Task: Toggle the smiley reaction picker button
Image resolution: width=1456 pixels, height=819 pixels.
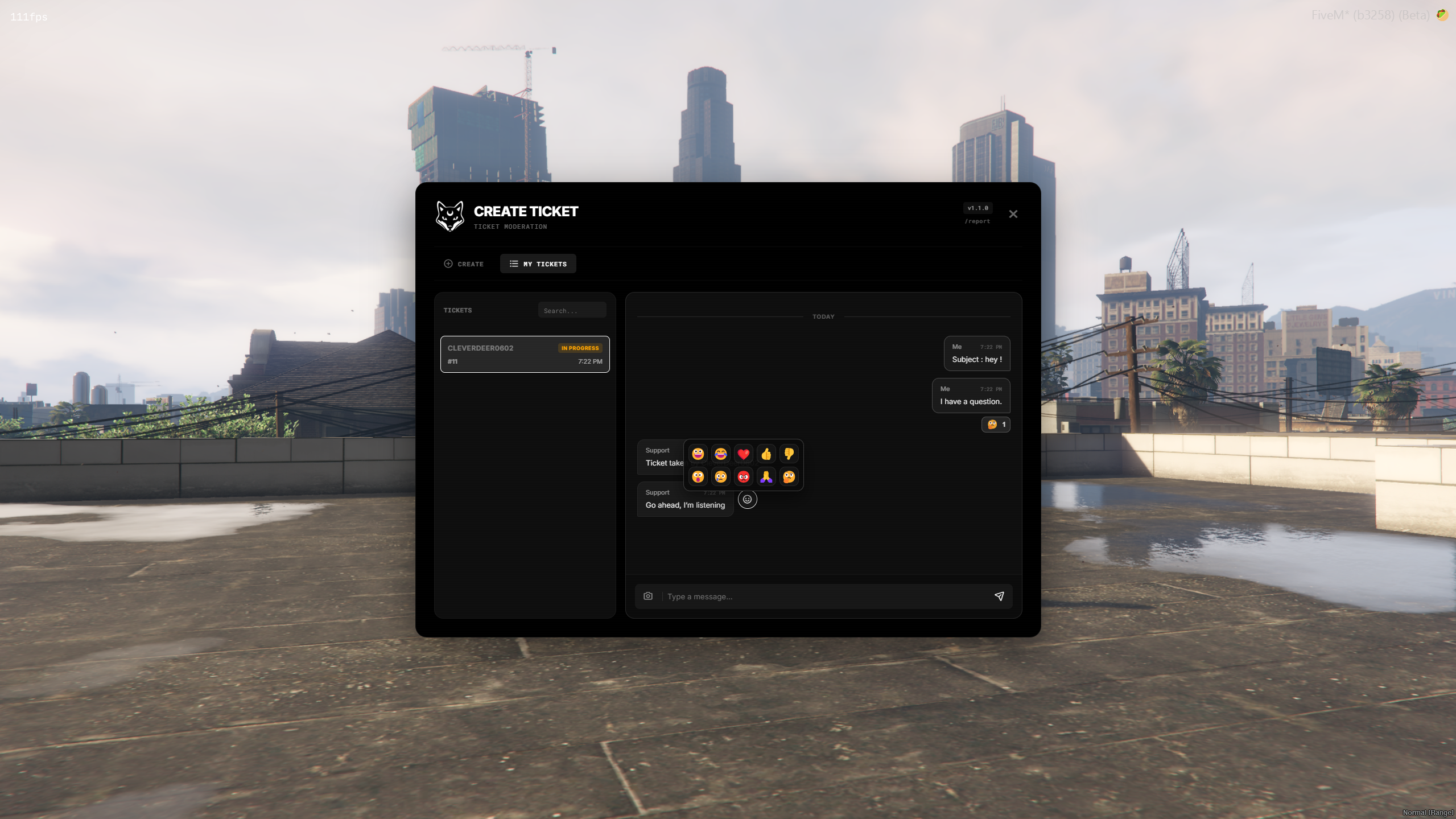Action: point(747,499)
